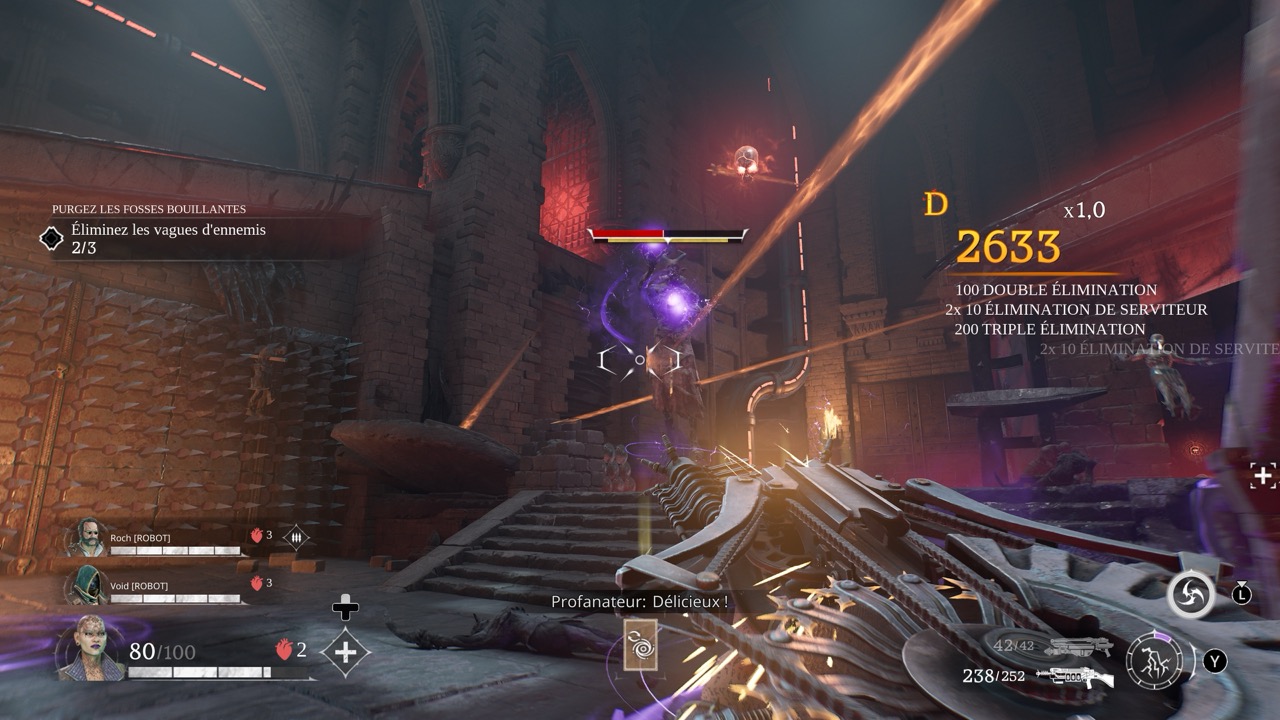Click the spiral card beneath Profanateur

[640, 645]
